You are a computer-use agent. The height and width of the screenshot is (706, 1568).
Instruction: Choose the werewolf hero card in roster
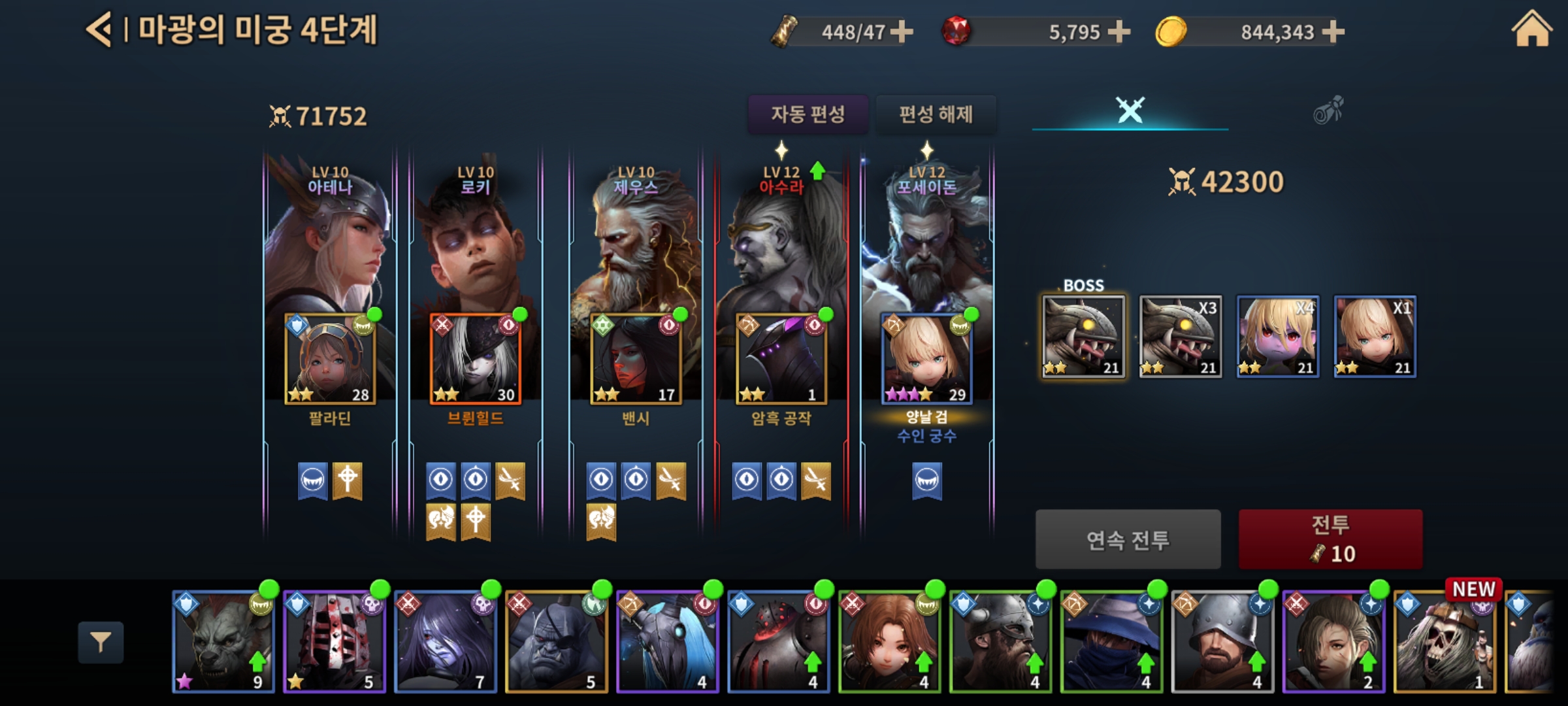[x=223, y=642]
